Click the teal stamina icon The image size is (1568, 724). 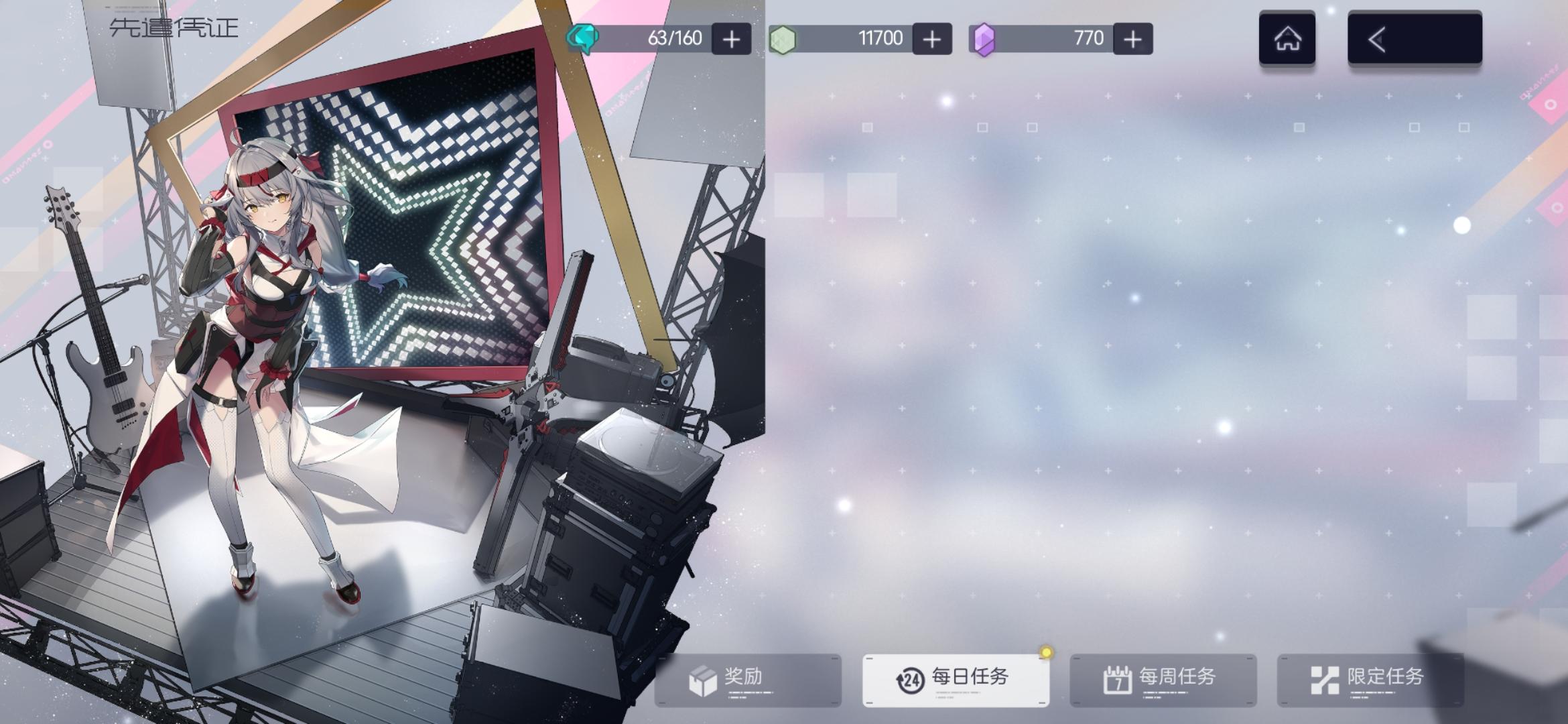[x=582, y=38]
